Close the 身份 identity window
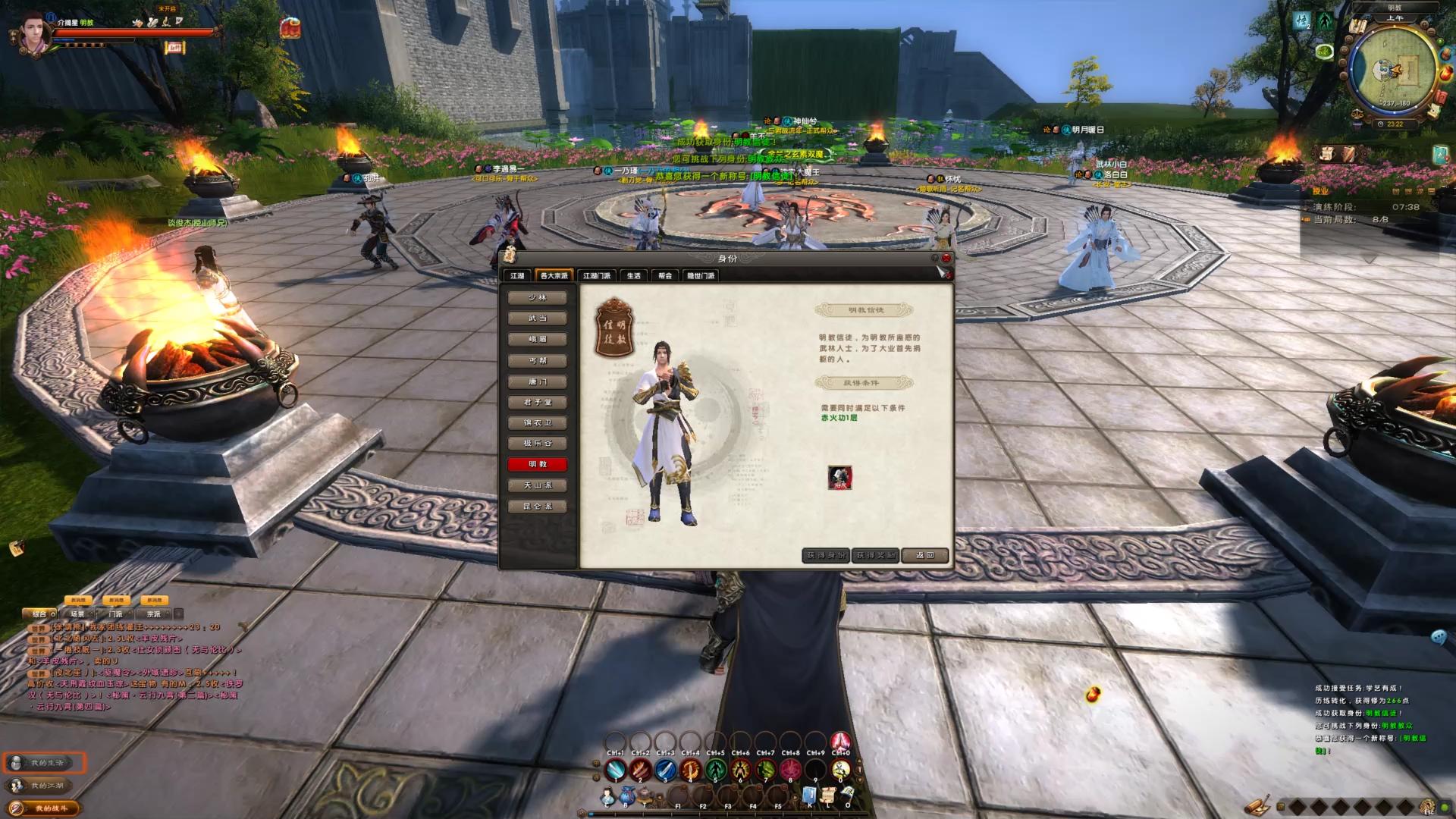 coord(946,259)
